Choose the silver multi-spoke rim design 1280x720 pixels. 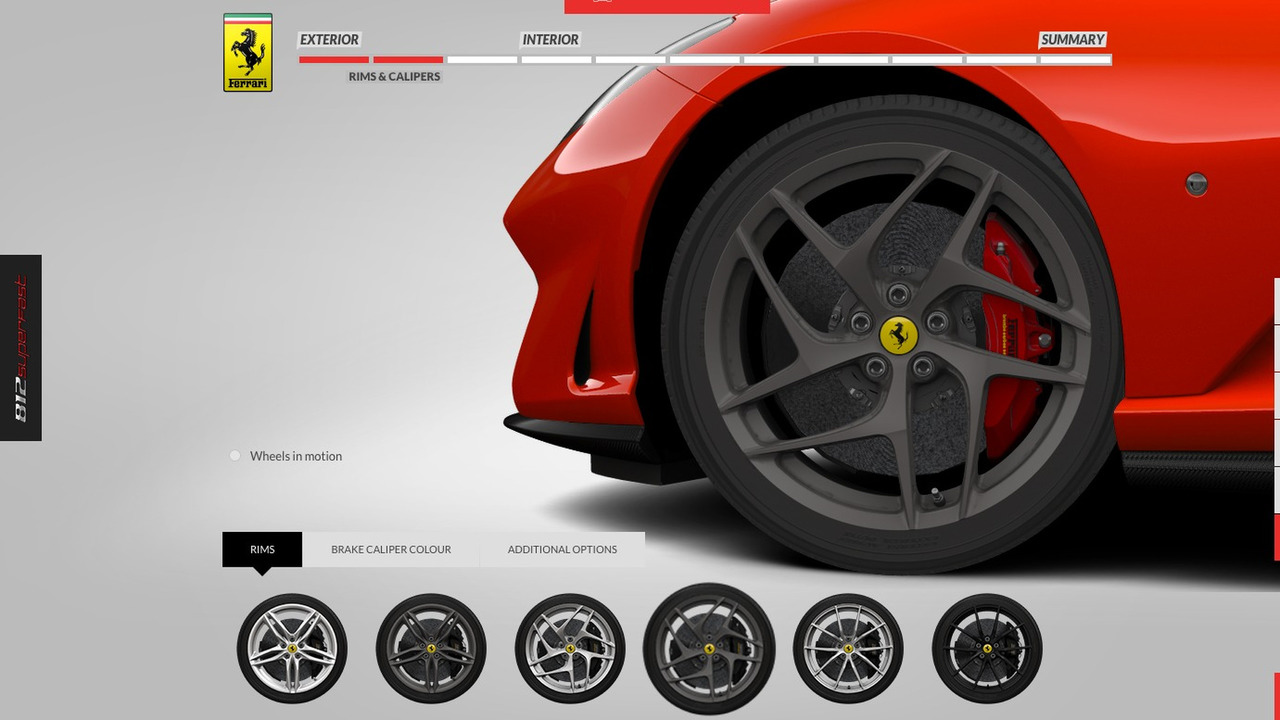coord(849,648)
